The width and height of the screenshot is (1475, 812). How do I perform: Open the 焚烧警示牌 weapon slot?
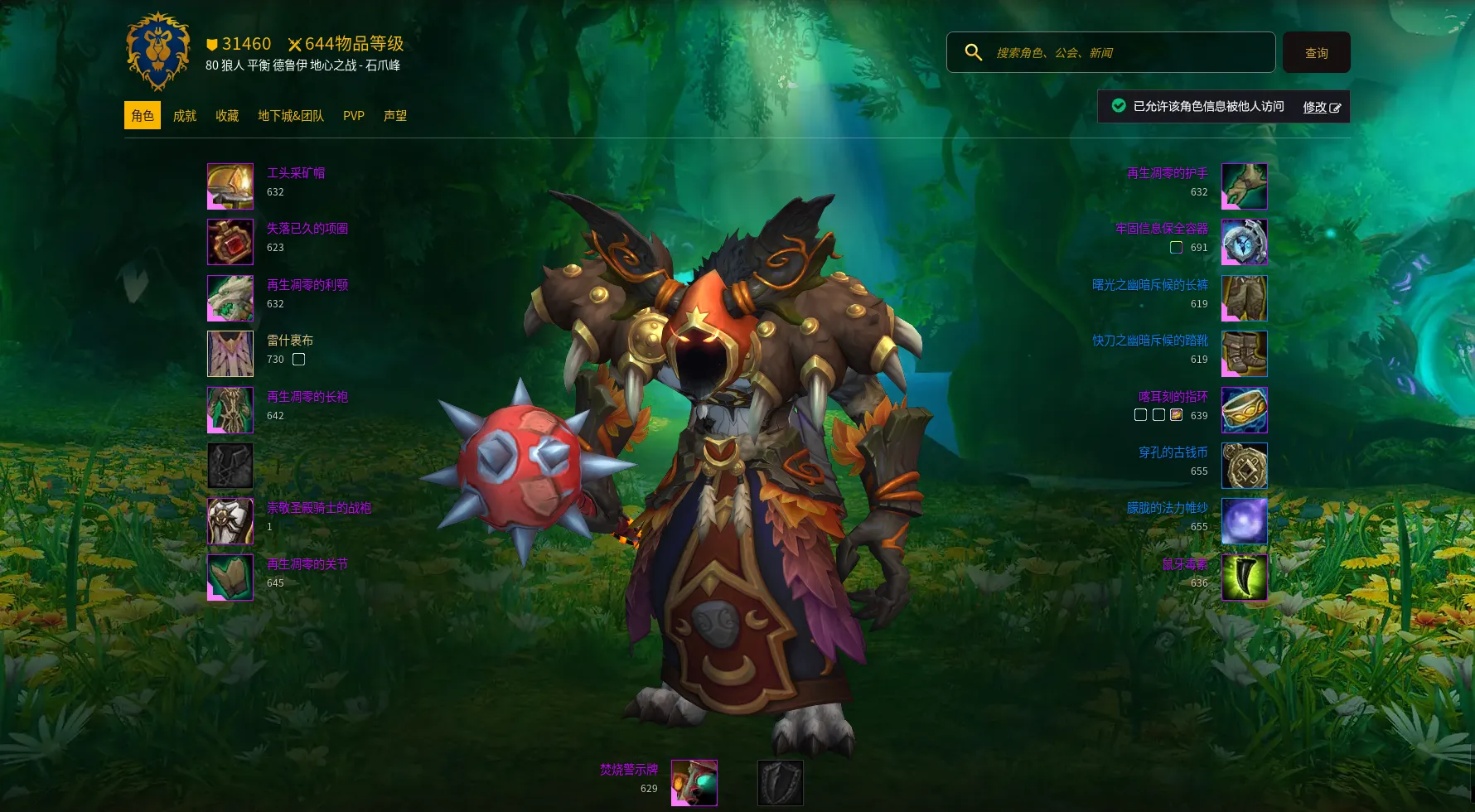click(694, 783)
